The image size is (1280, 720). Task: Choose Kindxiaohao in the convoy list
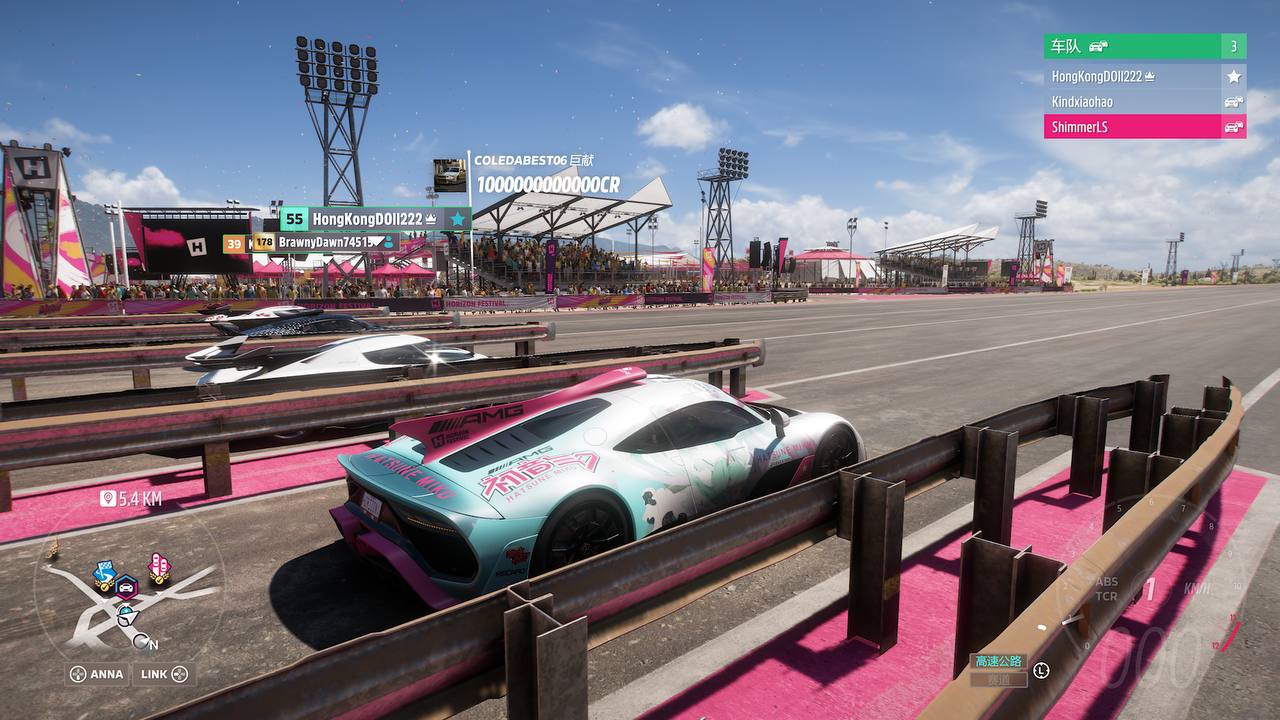click(x=1130, y=102)
